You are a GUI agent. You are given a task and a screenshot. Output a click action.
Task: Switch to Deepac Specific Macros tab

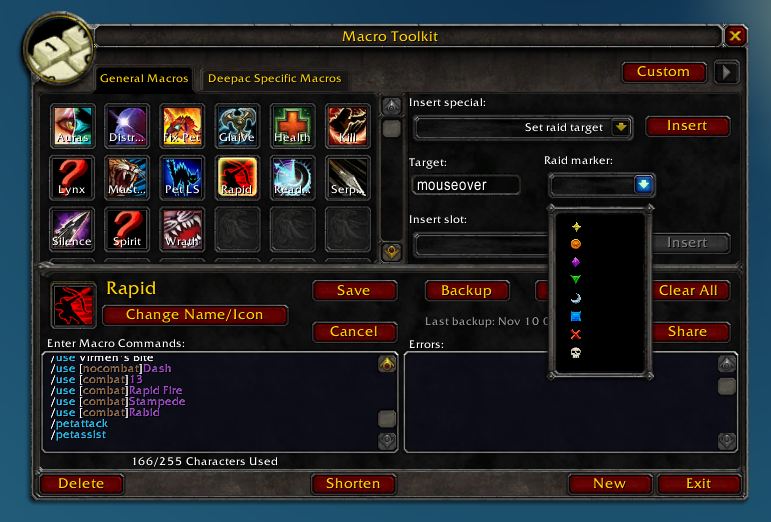click(274, 78)
